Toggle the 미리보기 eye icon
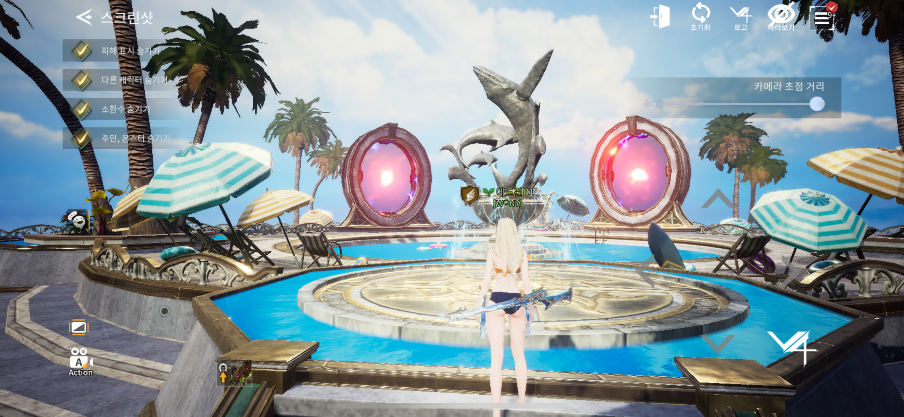Viewport: 904px width, 417px height. (781, 16)
